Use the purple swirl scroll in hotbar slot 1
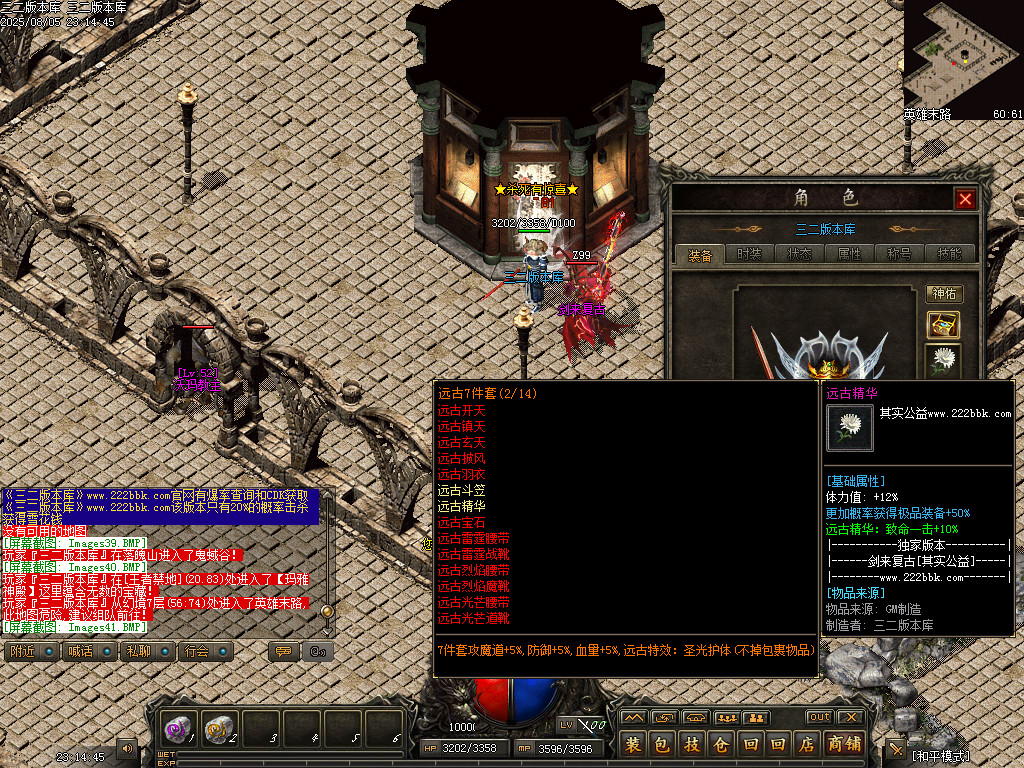Screen dimensions: 1024x768 [x=179, y=730]
